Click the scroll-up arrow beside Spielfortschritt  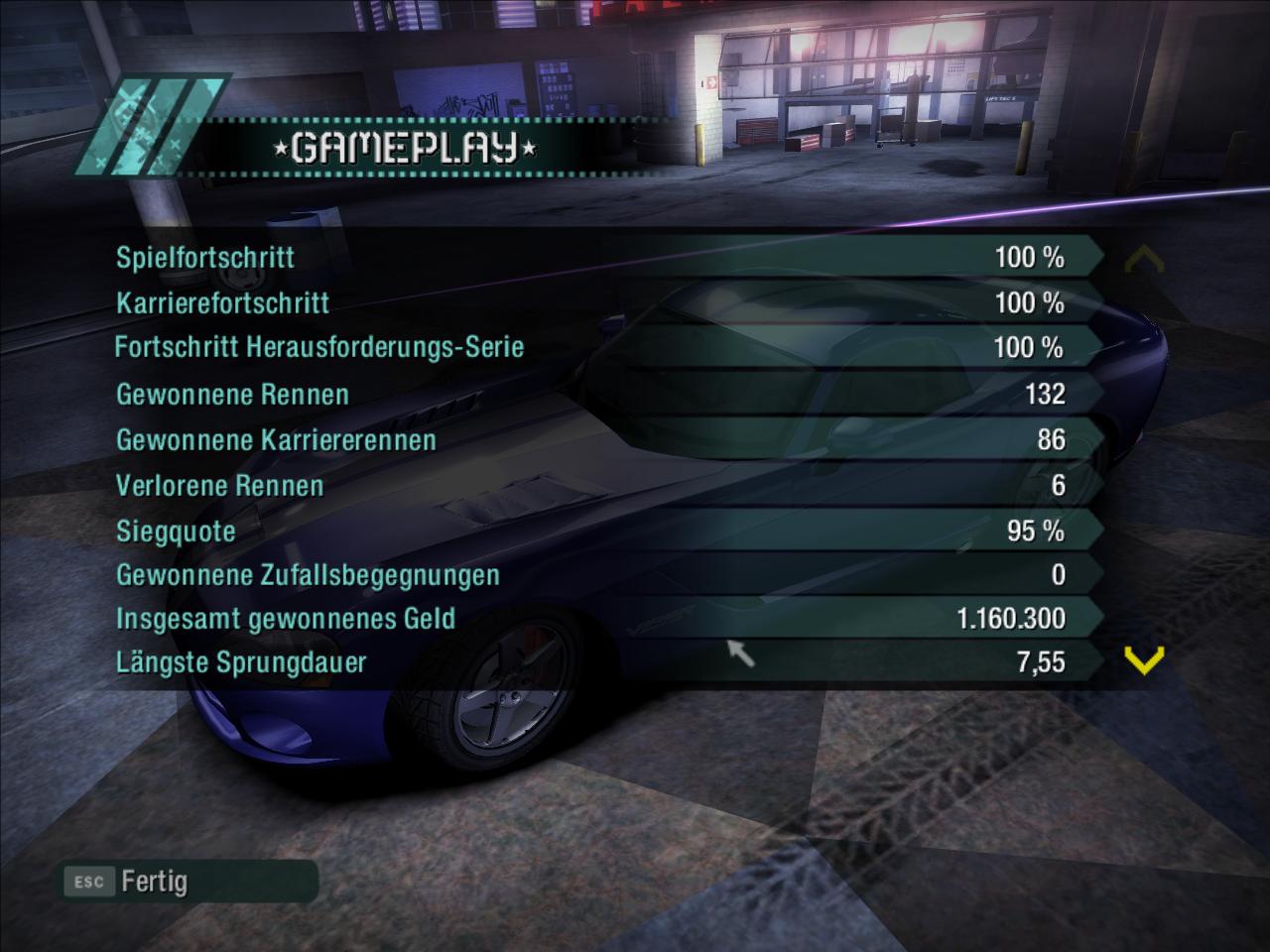coord(1143,260)
